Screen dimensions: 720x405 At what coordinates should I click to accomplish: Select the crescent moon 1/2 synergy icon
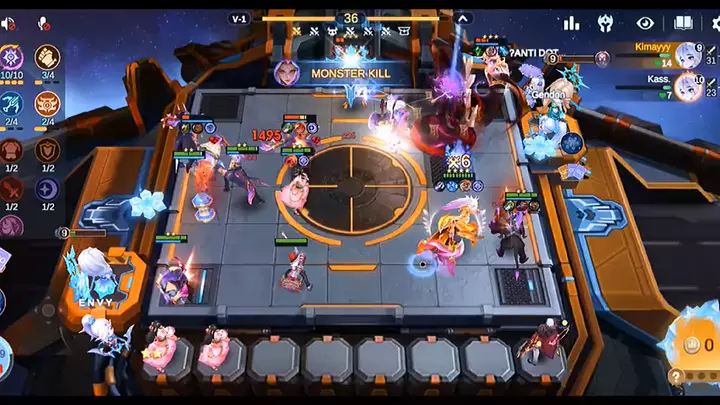point(47,189)
